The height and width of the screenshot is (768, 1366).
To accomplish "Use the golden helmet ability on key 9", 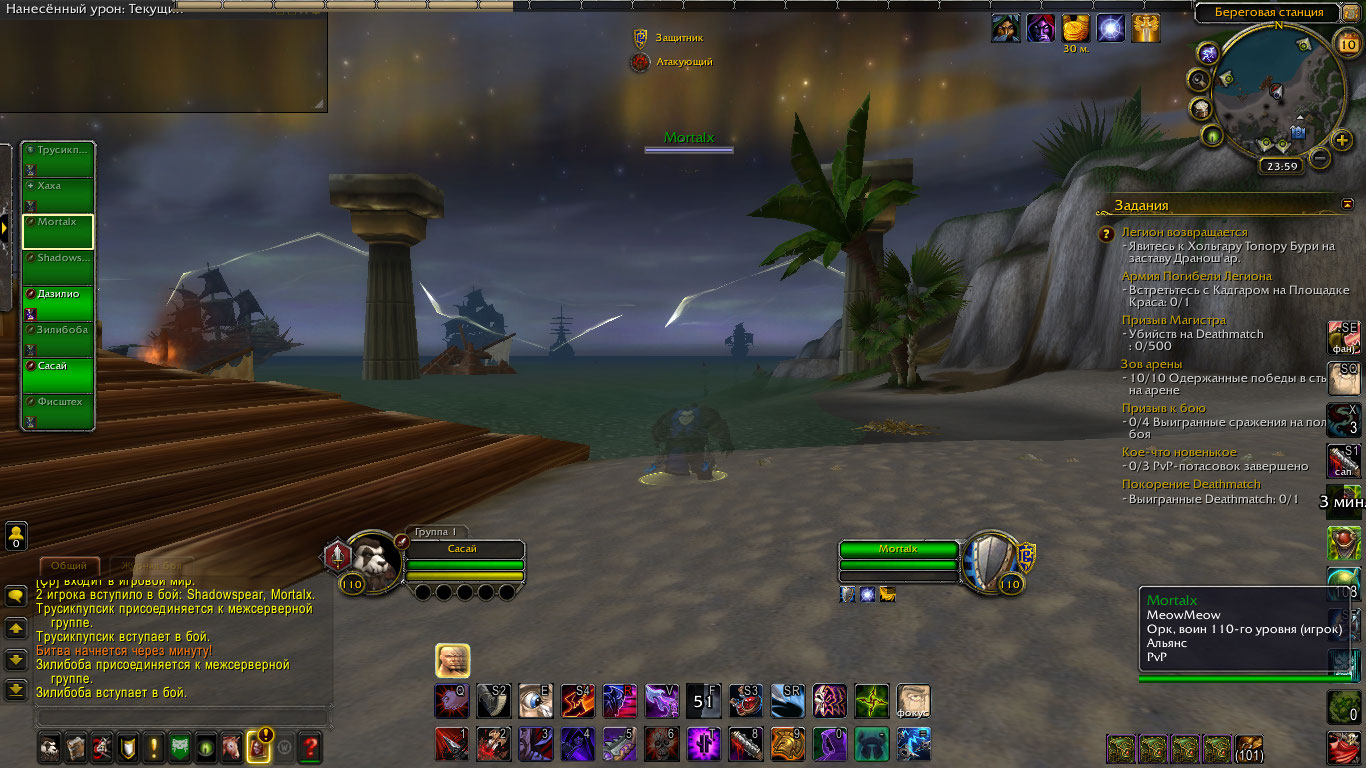I will pos(787,744).
